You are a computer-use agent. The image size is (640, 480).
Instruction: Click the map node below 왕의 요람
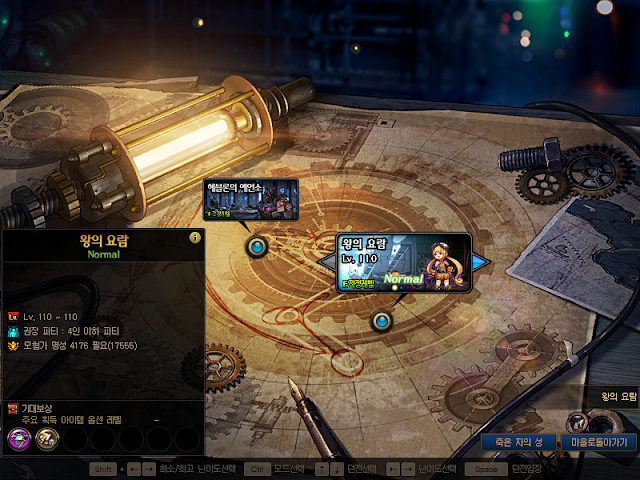click(x=381, y=321)
